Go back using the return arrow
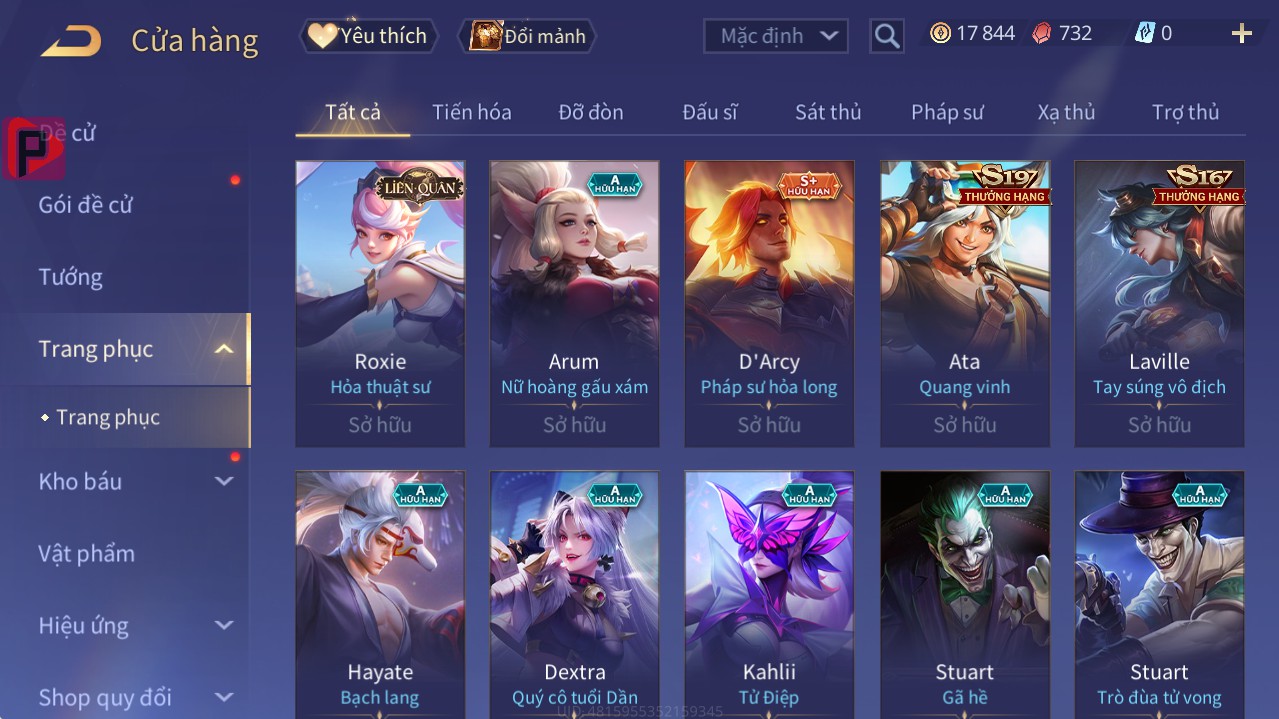 tap(71, 41)
